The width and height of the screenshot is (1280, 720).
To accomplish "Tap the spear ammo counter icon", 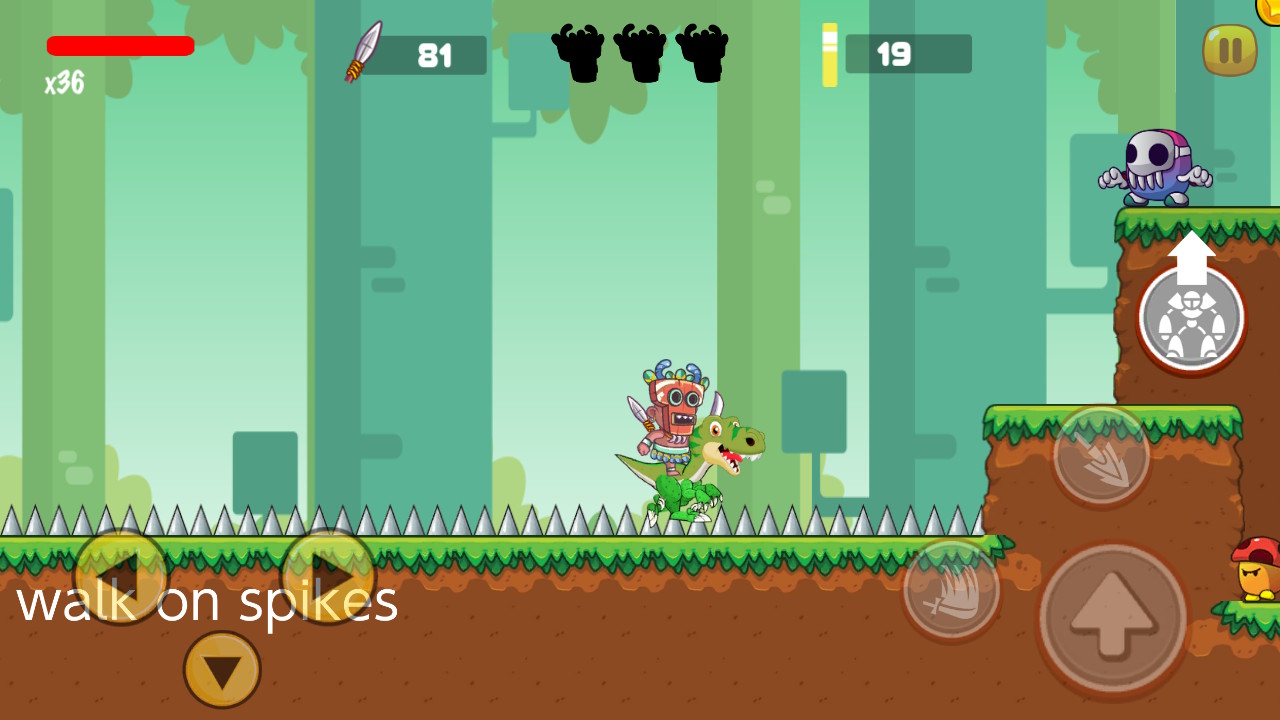I will (363, 53).
